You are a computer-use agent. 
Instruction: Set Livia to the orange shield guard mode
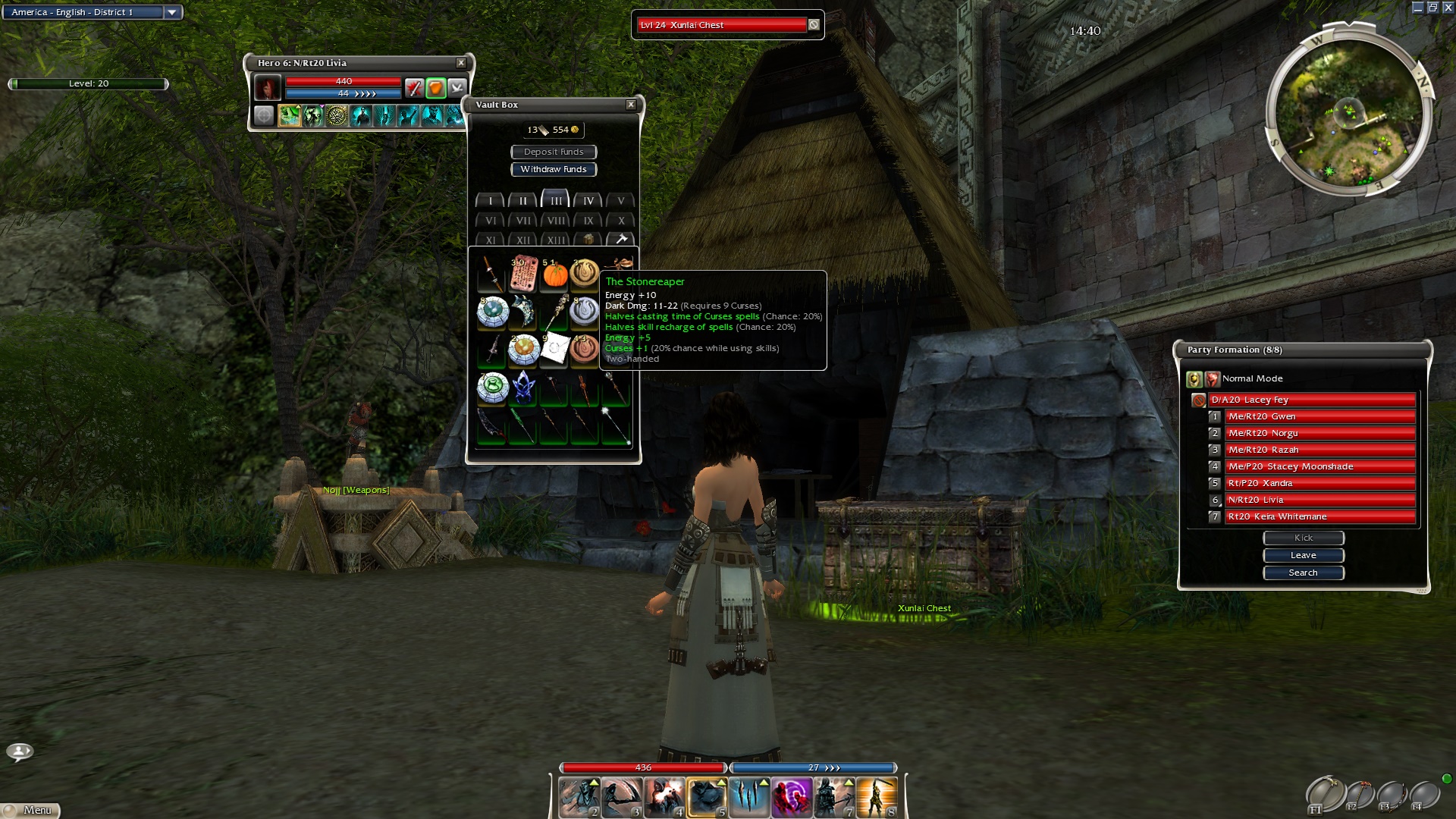pos(435,88)
